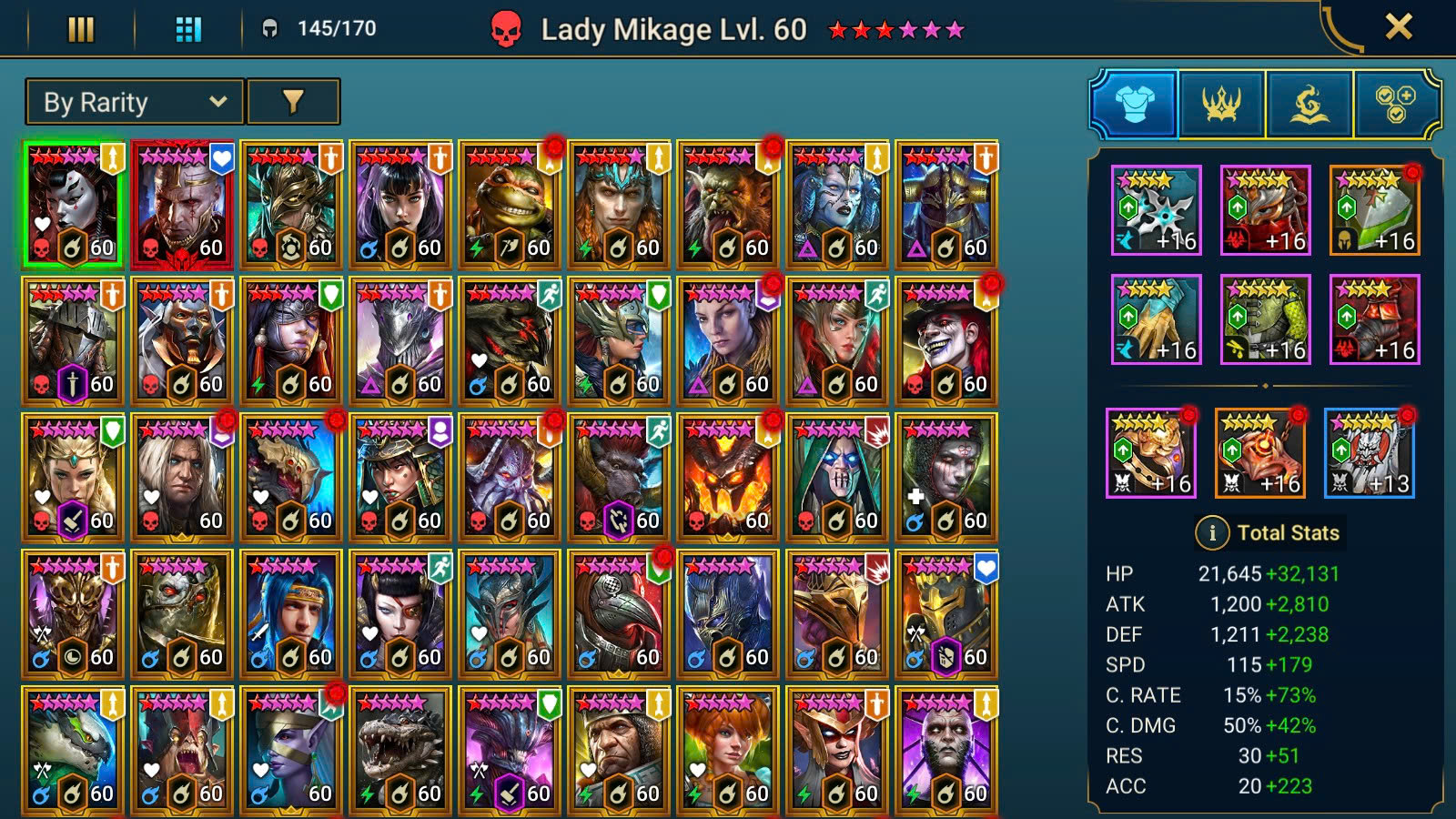This screenshot has width=1456, height=819.
Task: Select the Lady Mikage champion portrait
Action: 73,205
